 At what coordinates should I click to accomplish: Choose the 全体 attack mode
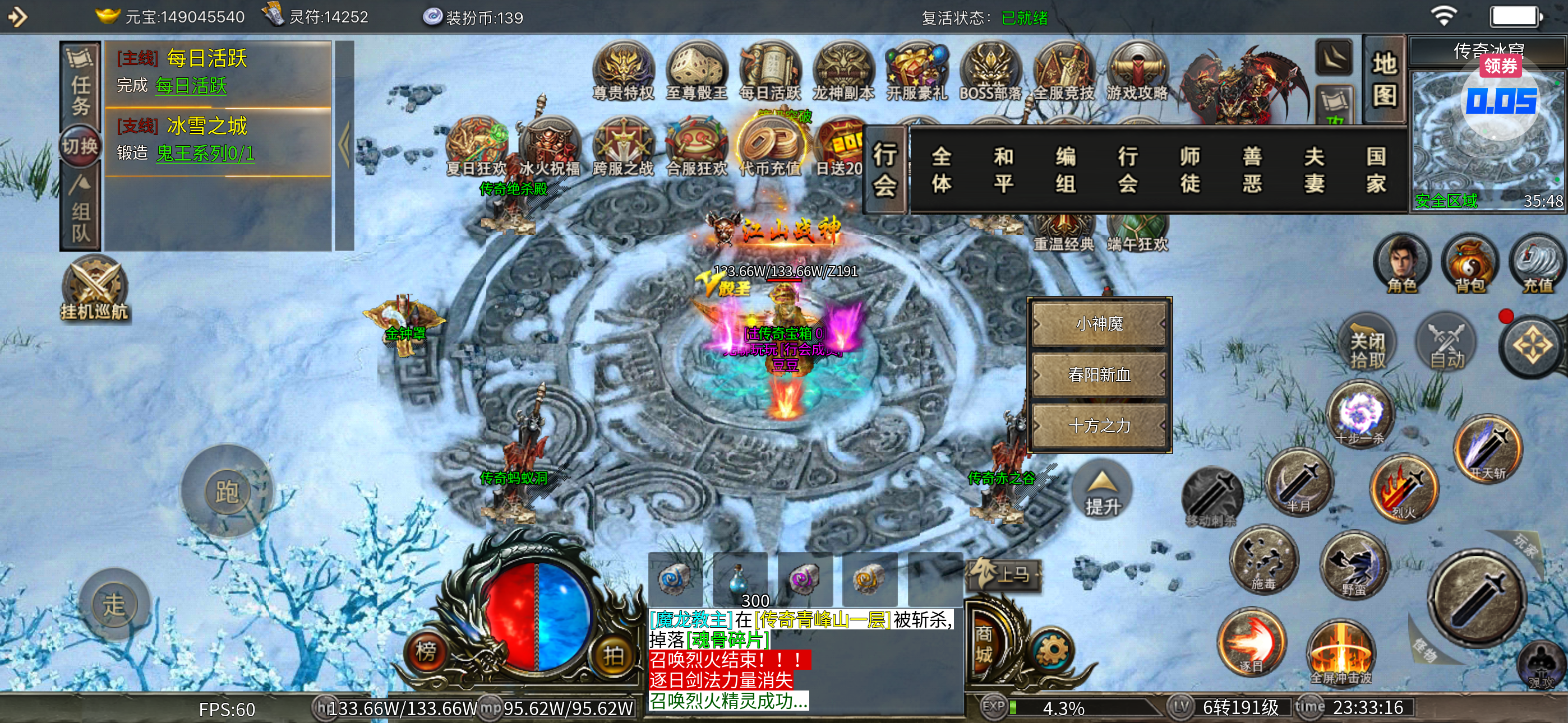point(941,170)
